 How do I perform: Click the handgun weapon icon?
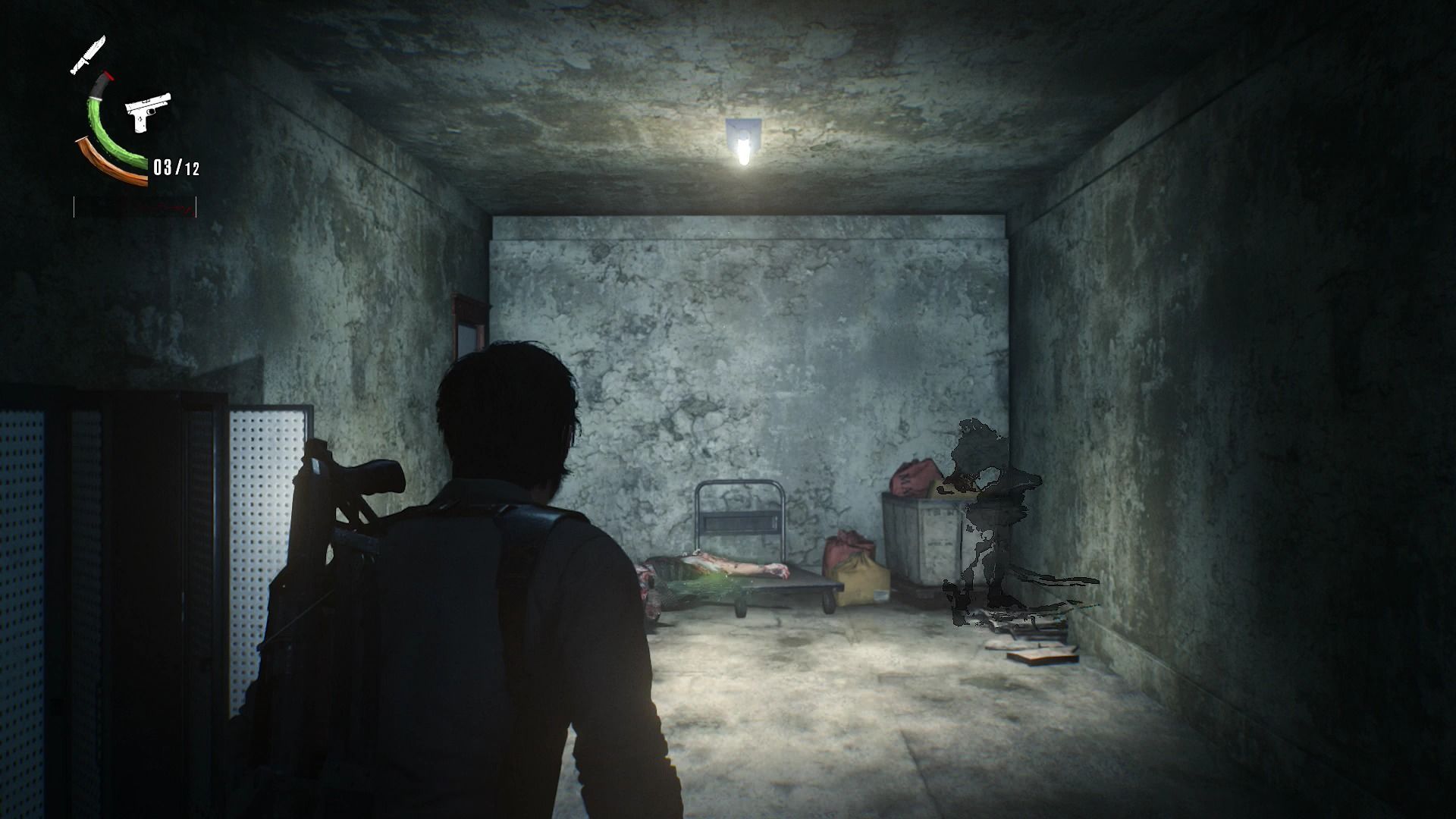[147, 111]
